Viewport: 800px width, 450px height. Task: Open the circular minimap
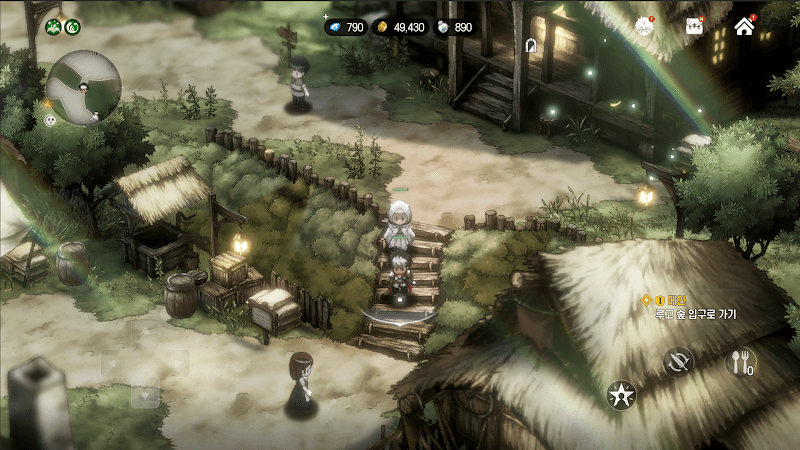coord(84,87)
